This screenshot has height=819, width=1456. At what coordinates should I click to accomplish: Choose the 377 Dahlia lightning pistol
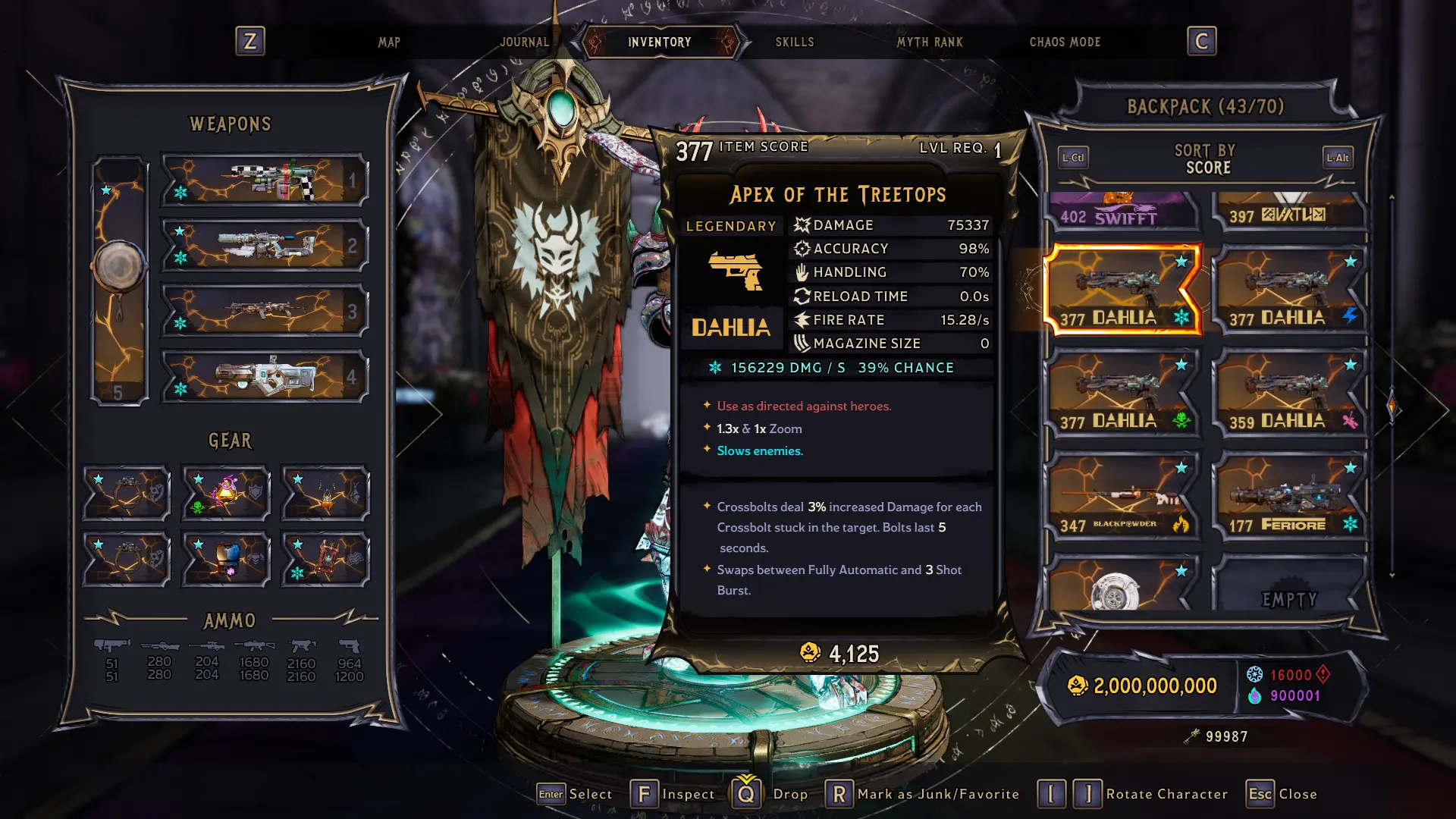pos(1290,290)
